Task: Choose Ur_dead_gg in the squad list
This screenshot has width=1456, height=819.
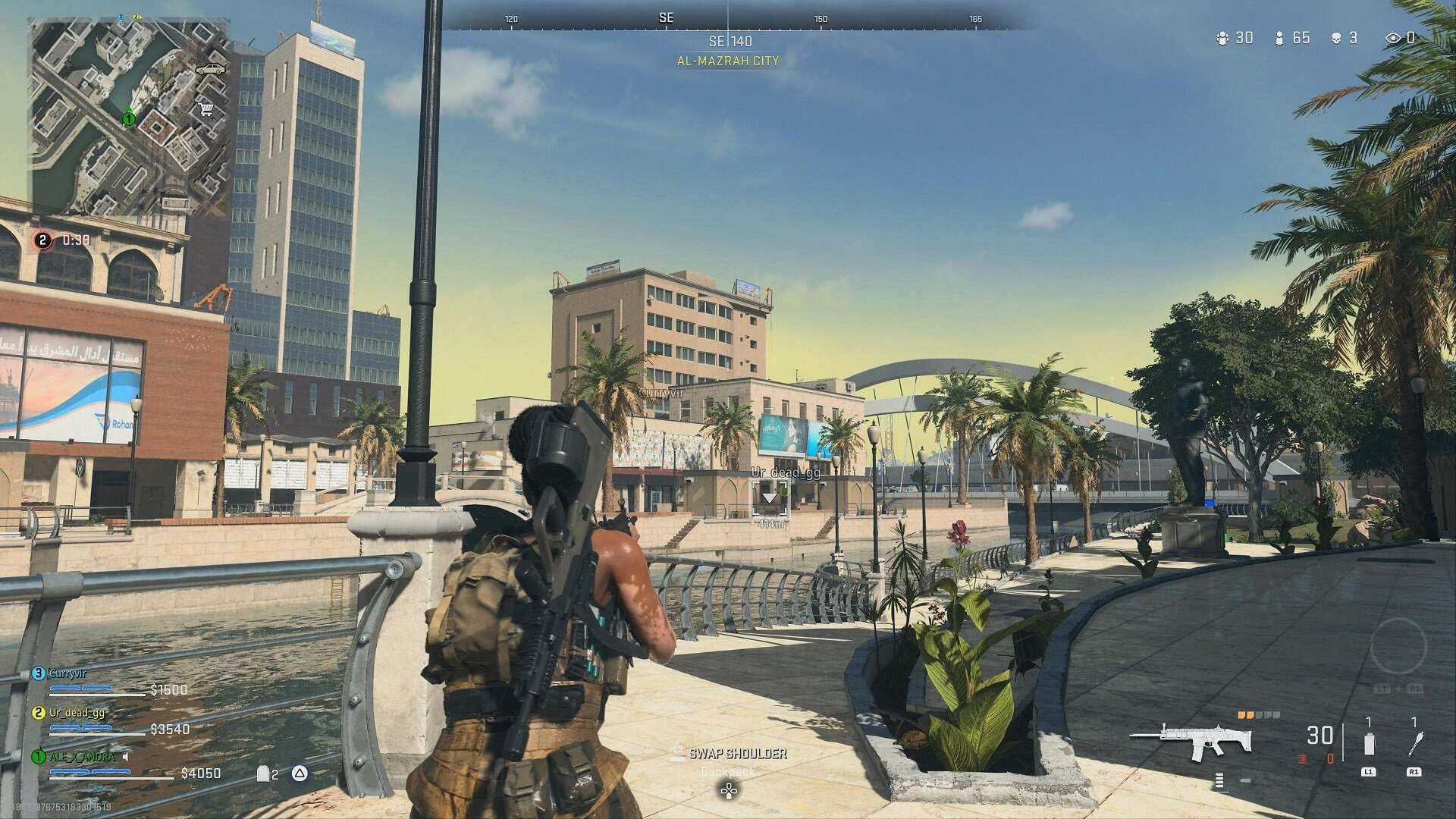Action: [77, 713]
